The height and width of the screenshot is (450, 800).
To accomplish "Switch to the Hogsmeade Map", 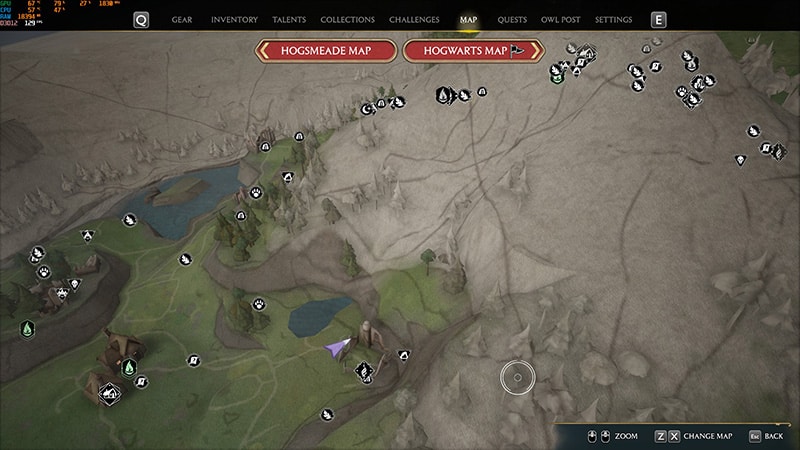I will tap(324, 52).
